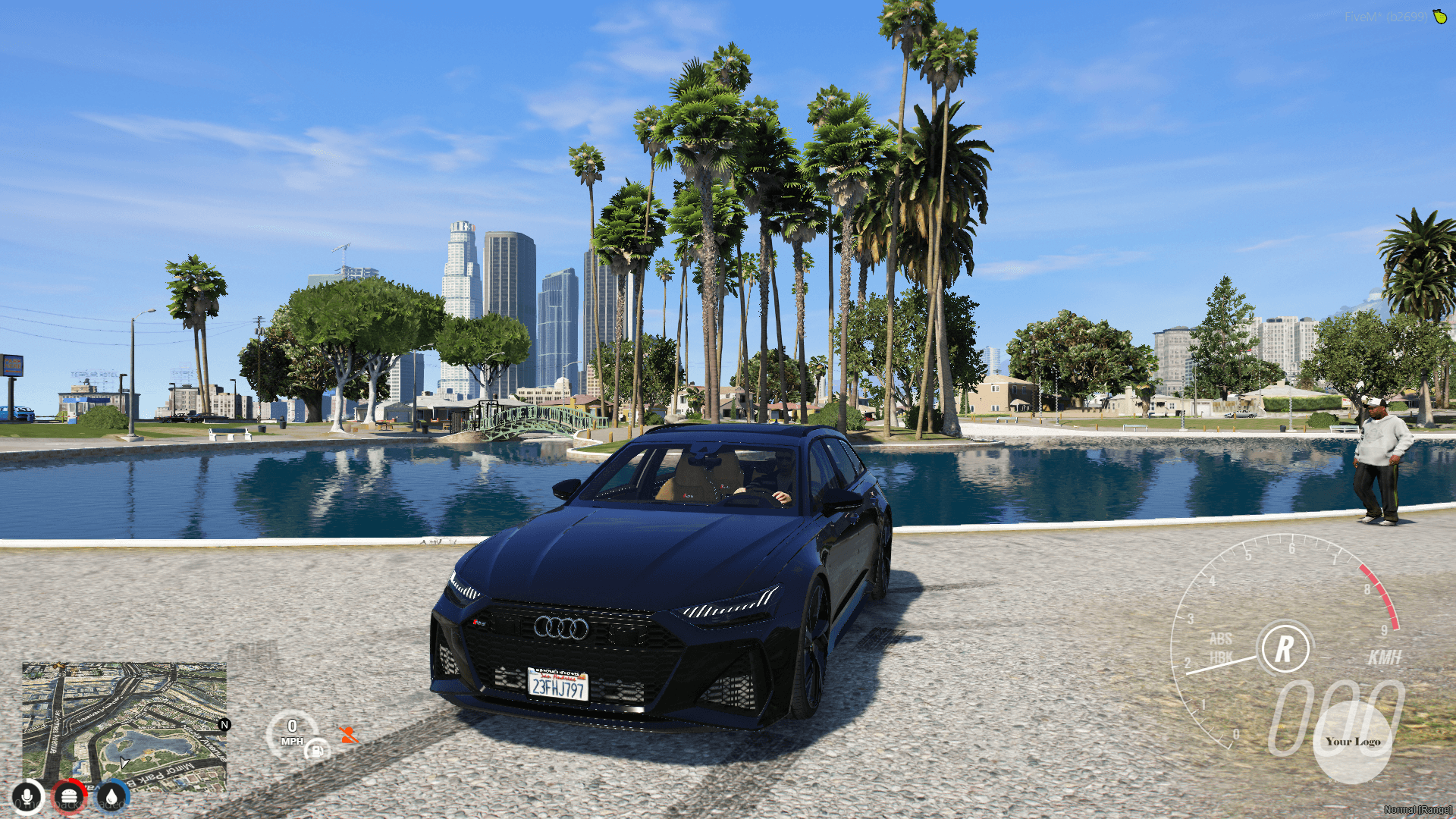1456x819 pixels.
Task: Click the north compass marker on minimap
Action: (x=225, y=724)
